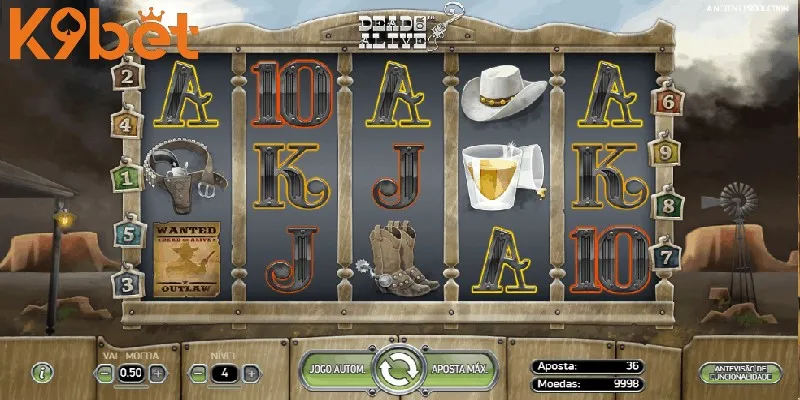
Task: Select payline 7 marker
Action: [664, 256]
